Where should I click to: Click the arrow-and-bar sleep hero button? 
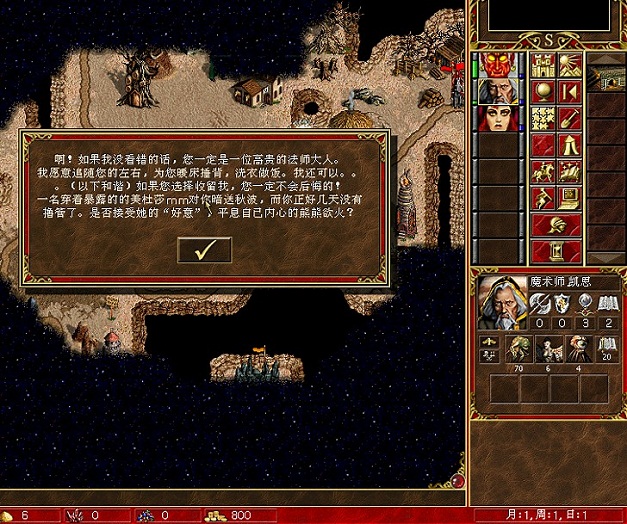coord(569,92)
